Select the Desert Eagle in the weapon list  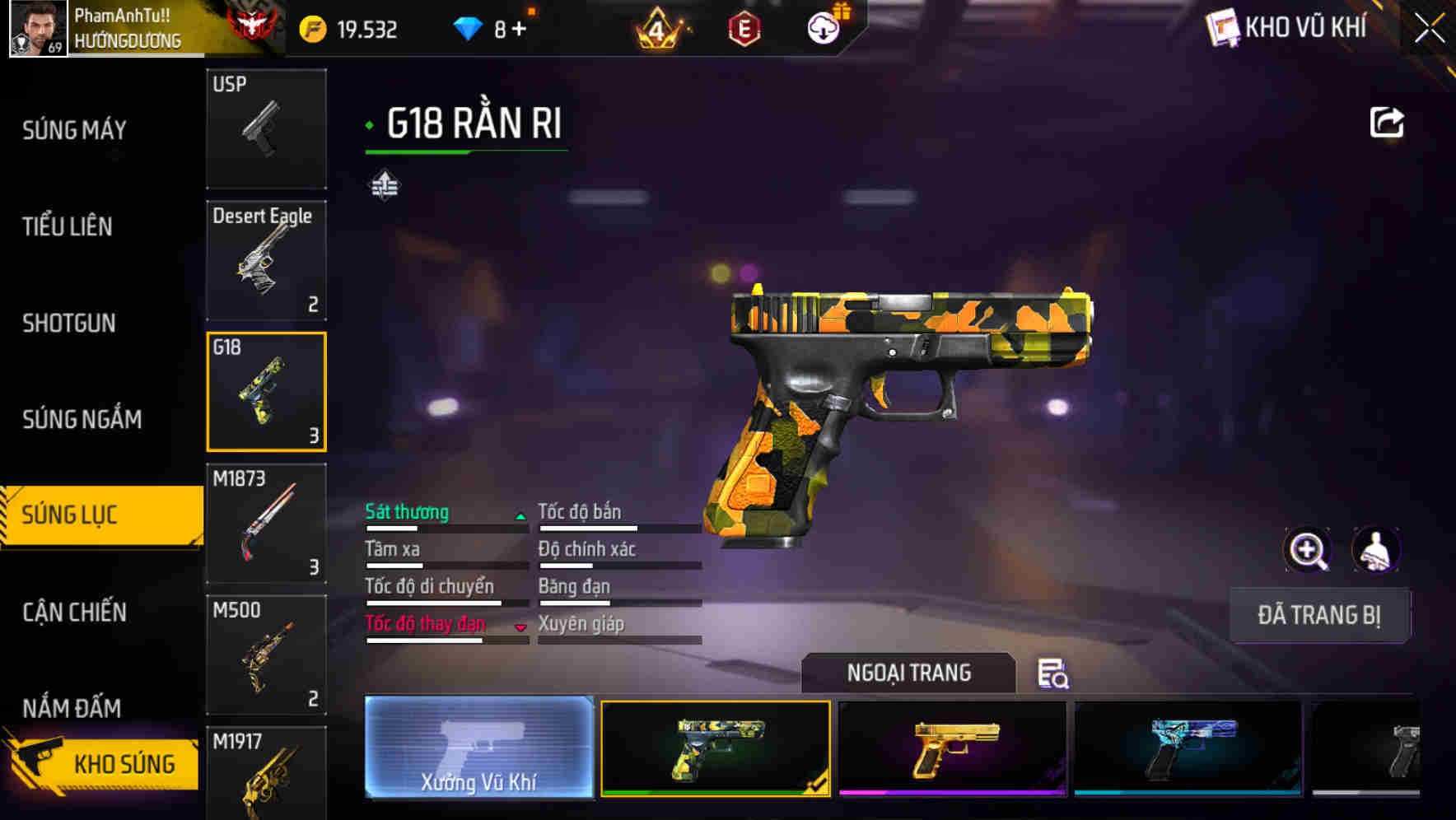coord(266,259)
